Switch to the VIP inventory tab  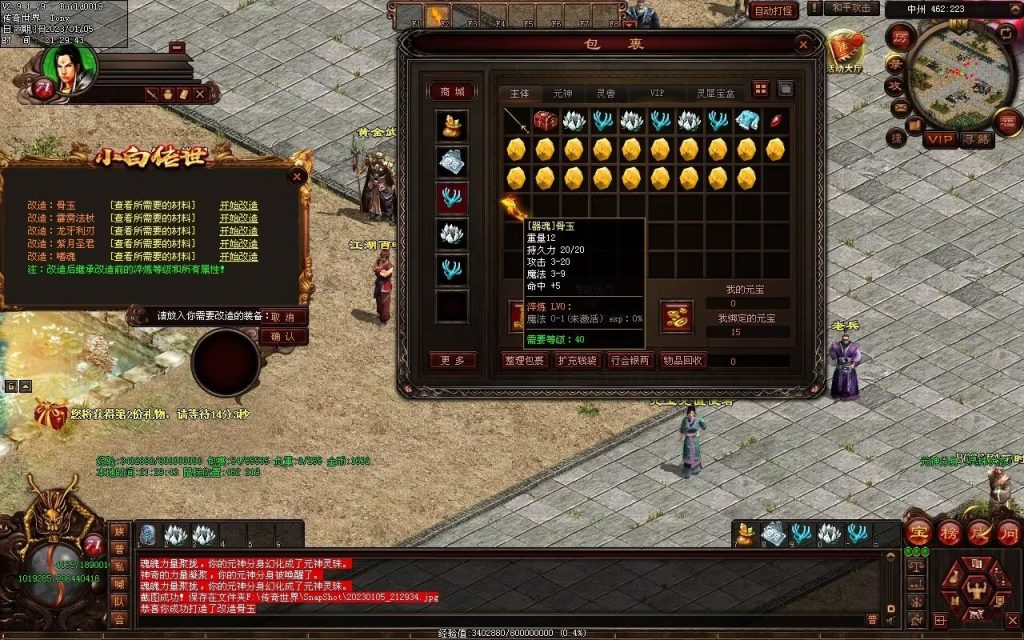pyautogui.click(x=657, y=93)
